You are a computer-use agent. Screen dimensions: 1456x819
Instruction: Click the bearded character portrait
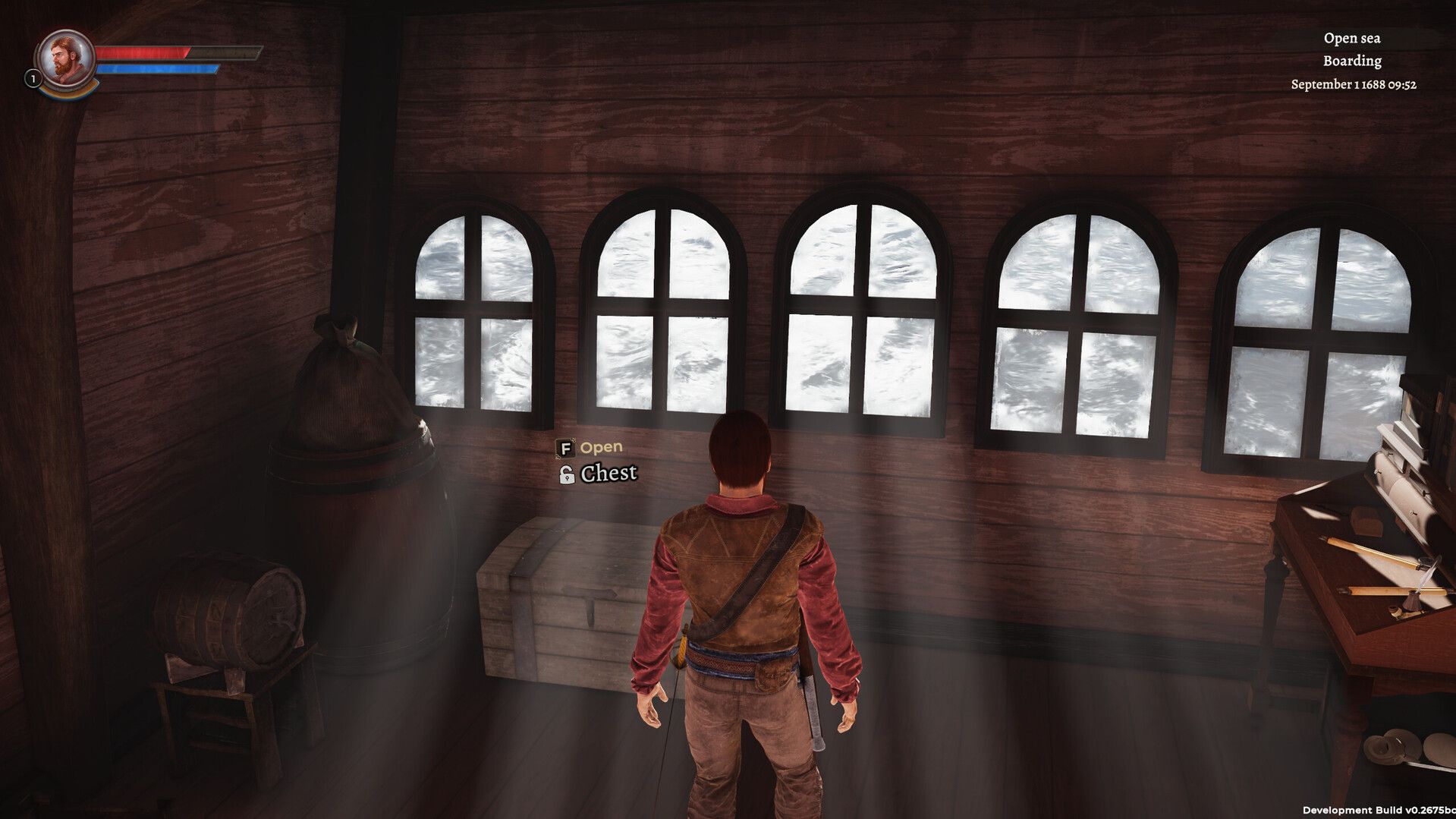(65, 58)
